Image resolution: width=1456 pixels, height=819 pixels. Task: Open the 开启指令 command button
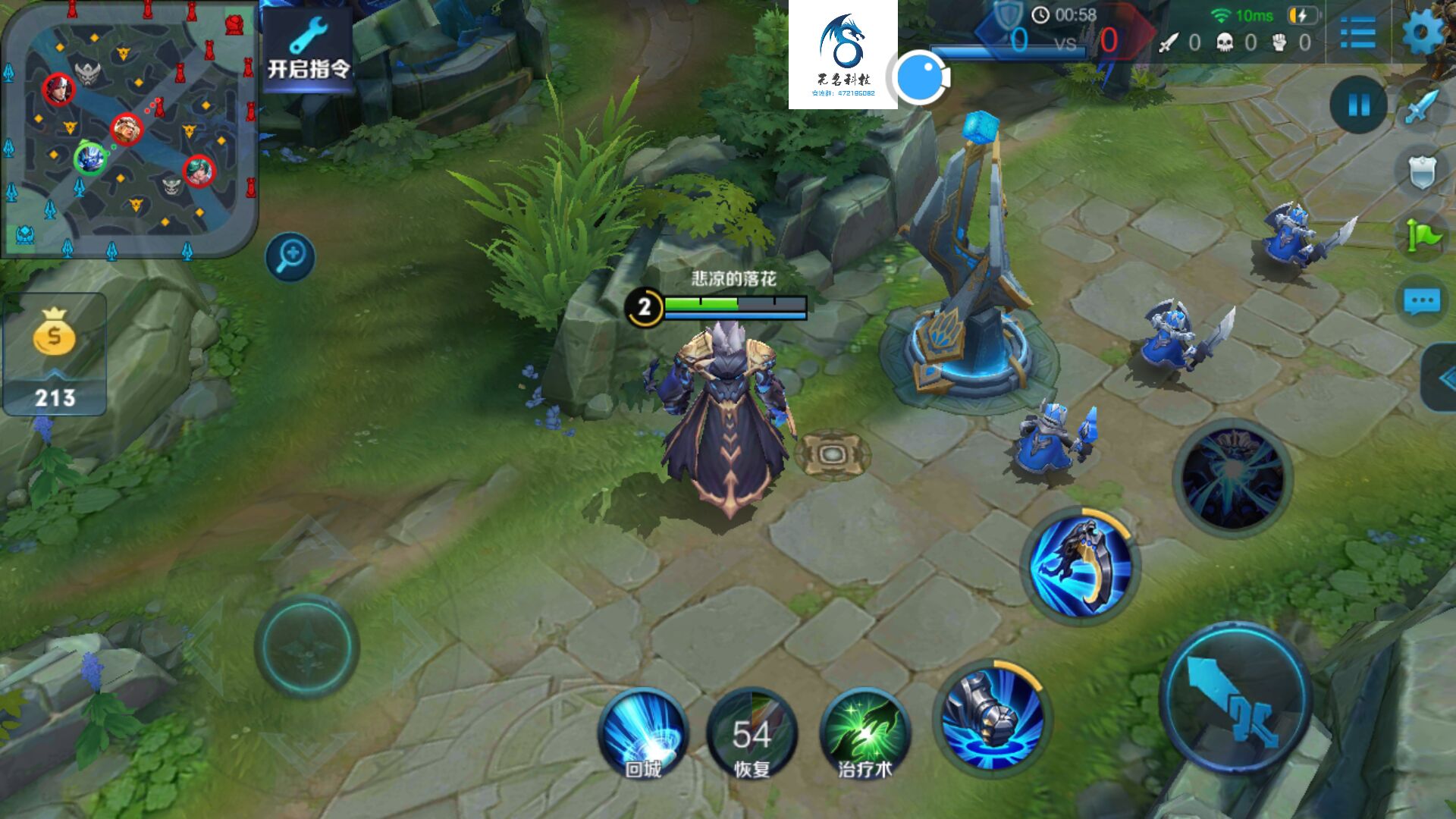(308, 53)
